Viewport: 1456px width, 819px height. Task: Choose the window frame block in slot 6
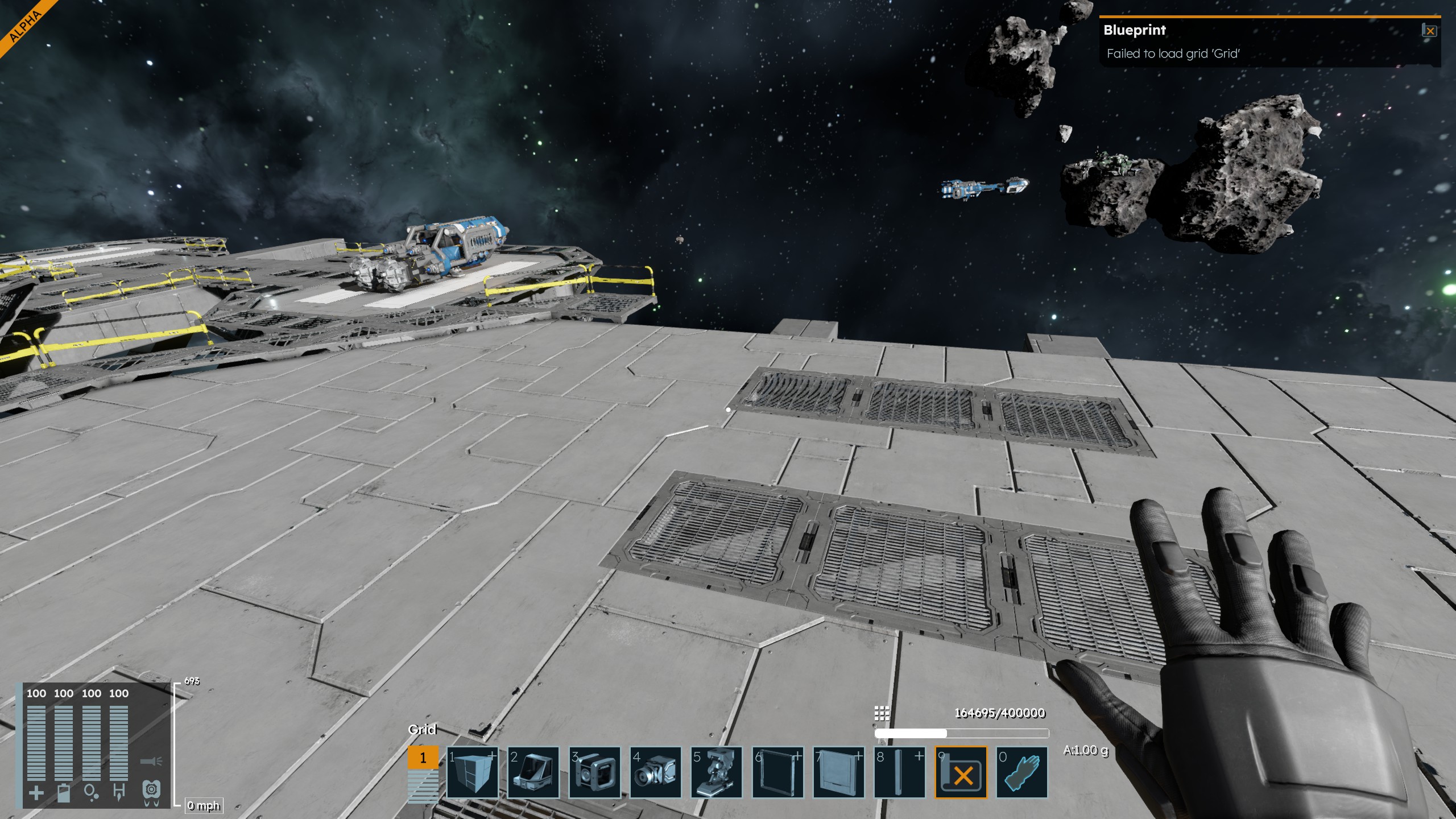(x=777, y=772)
